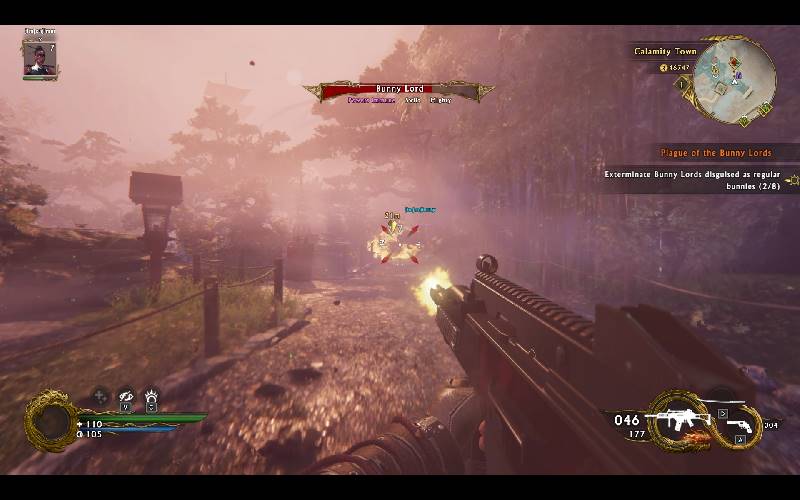Select the Plague of the Bunny Lords quest

tap(715, 153)
